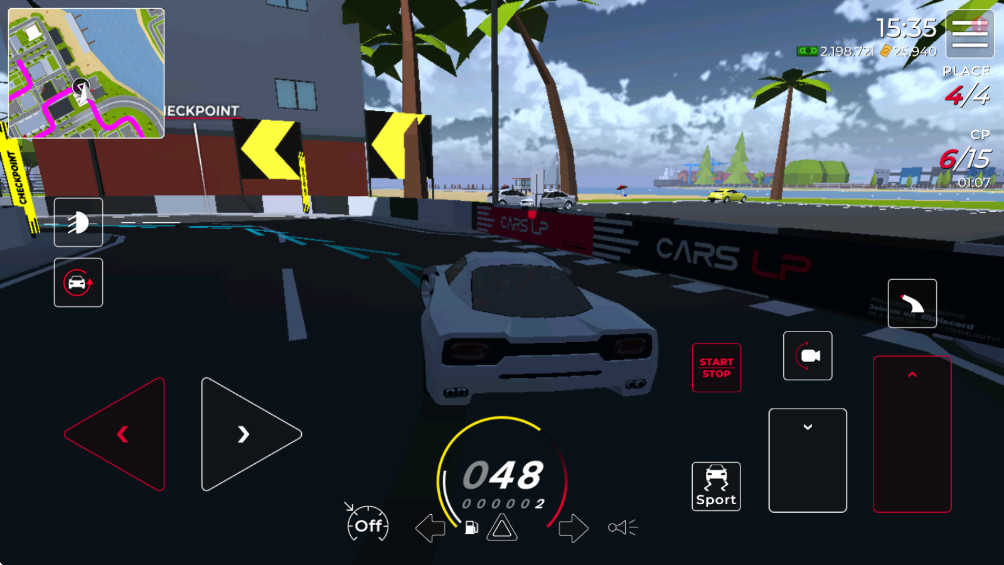Turn on the left turn signal

(430, 528)
